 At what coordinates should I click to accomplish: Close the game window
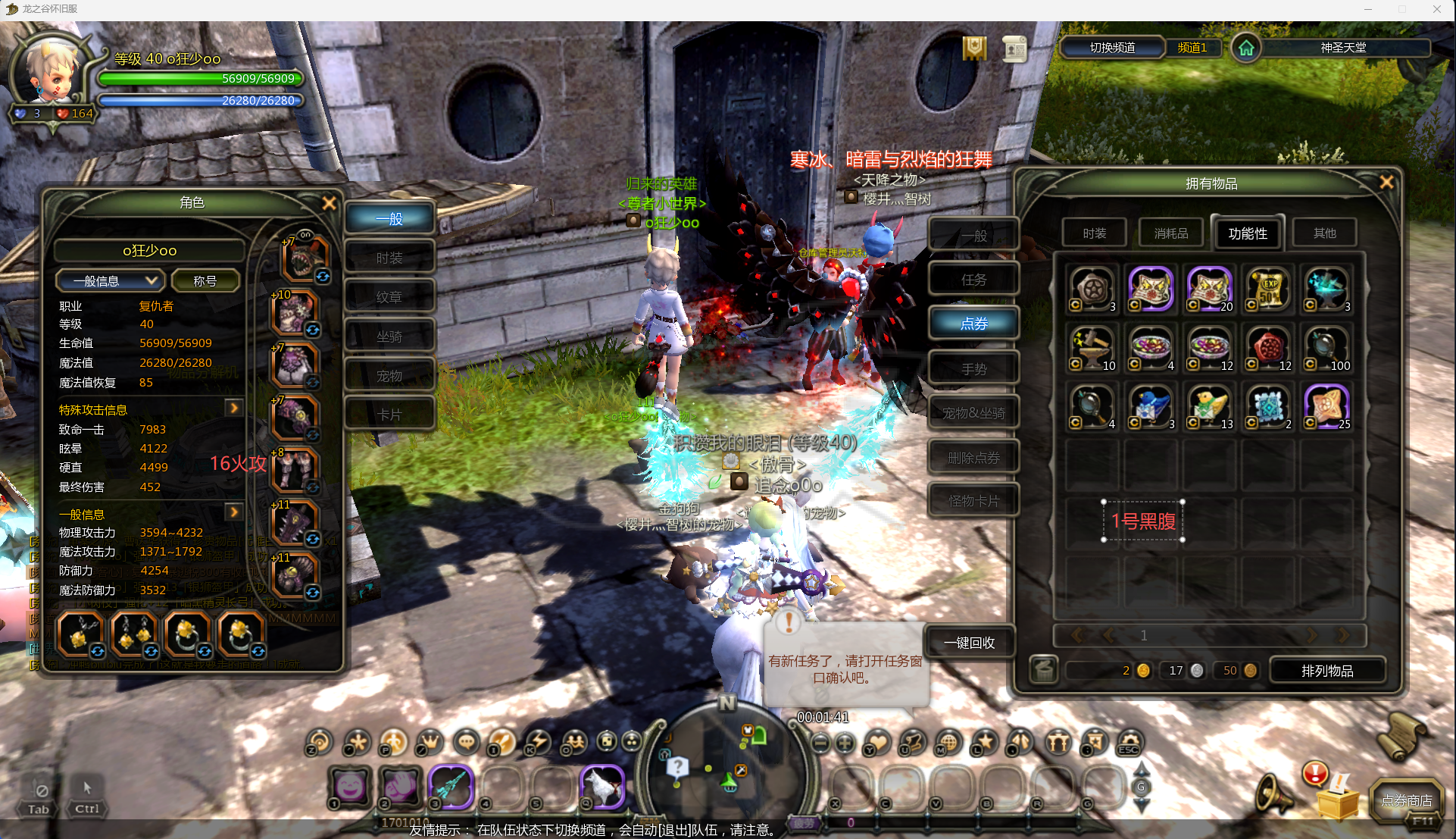tap(1436, 9)
